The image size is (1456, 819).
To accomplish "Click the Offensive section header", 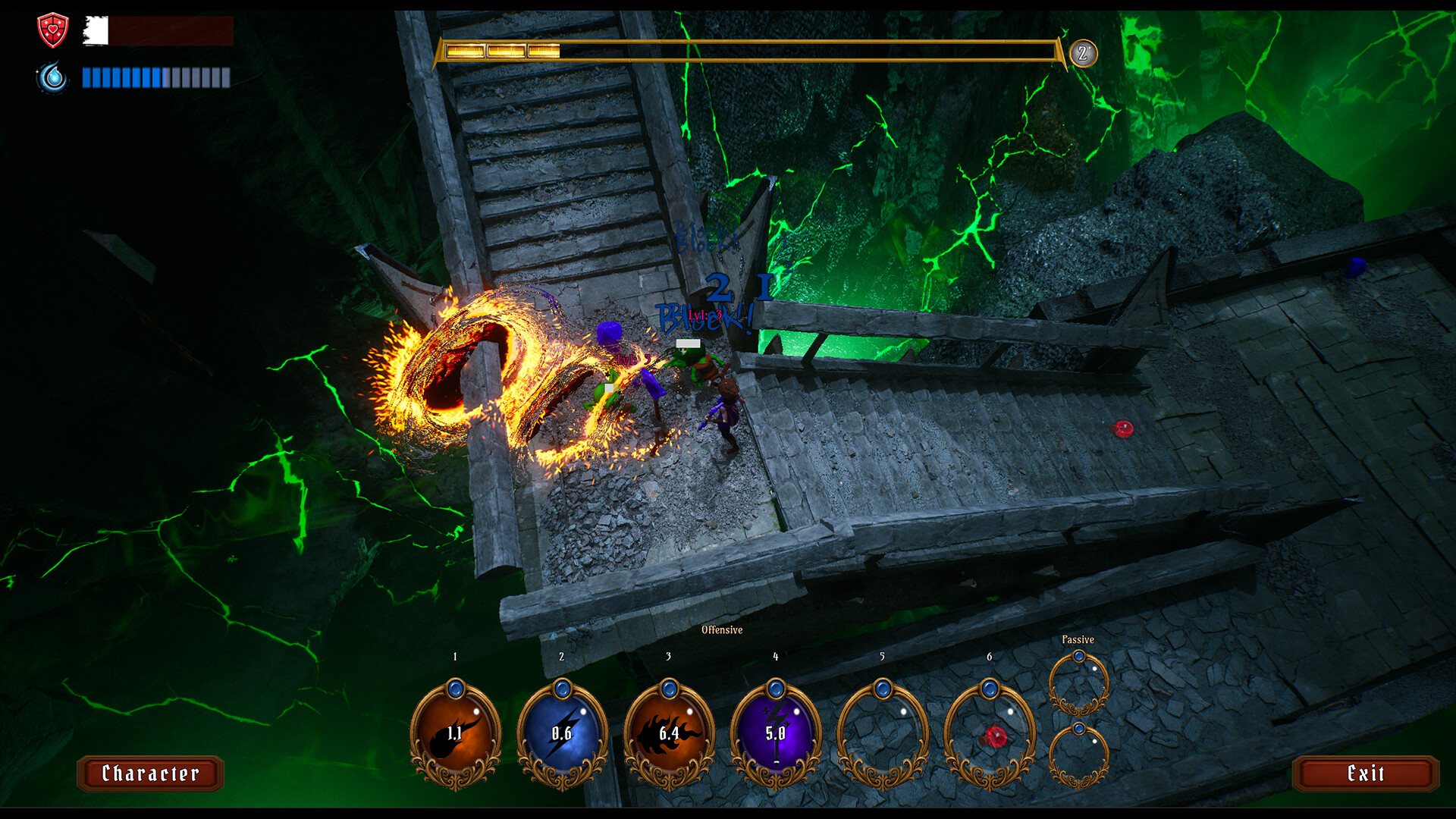I will [x=722, y=629].
